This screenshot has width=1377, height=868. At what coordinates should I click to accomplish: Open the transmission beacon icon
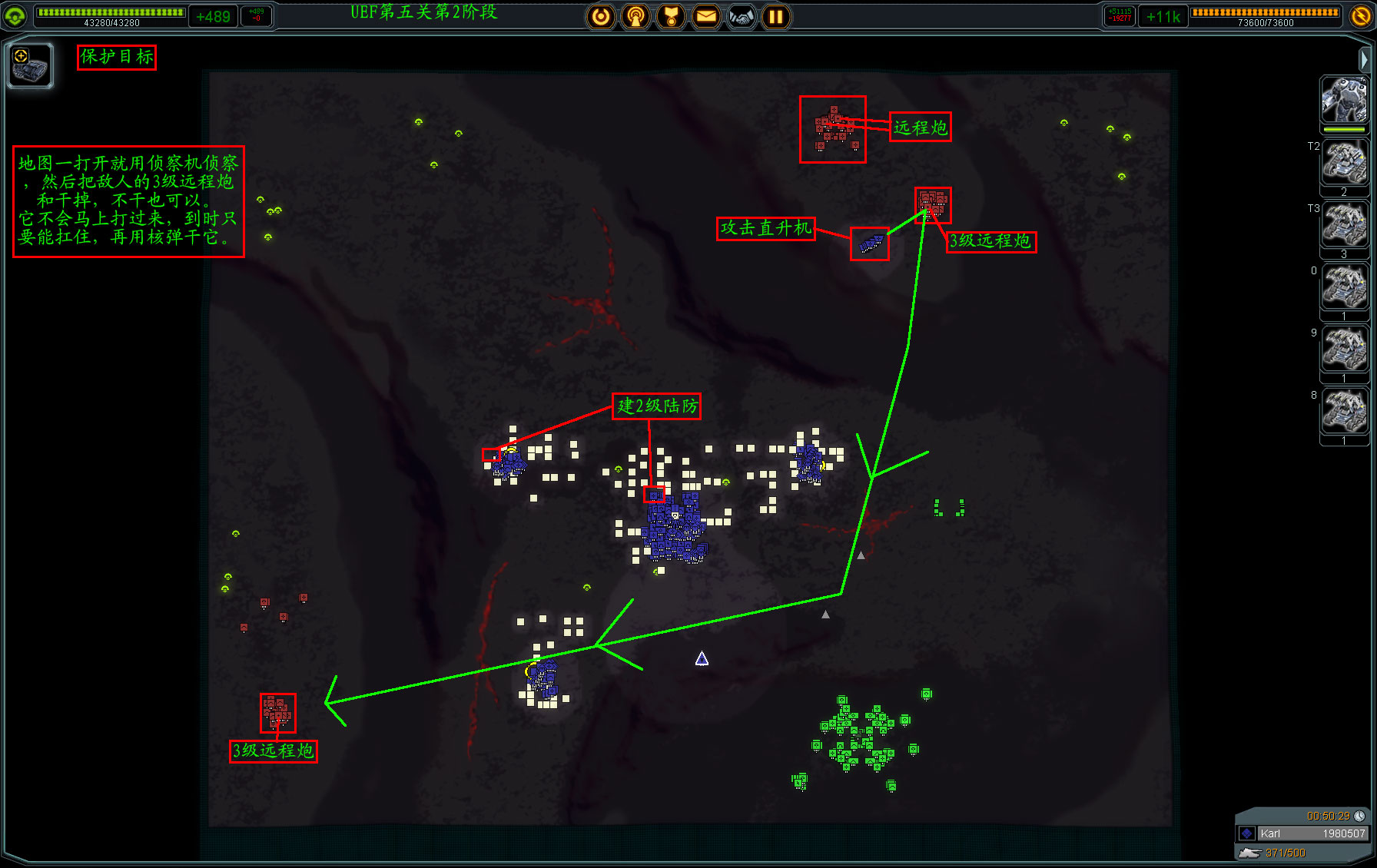click(635, 16)
